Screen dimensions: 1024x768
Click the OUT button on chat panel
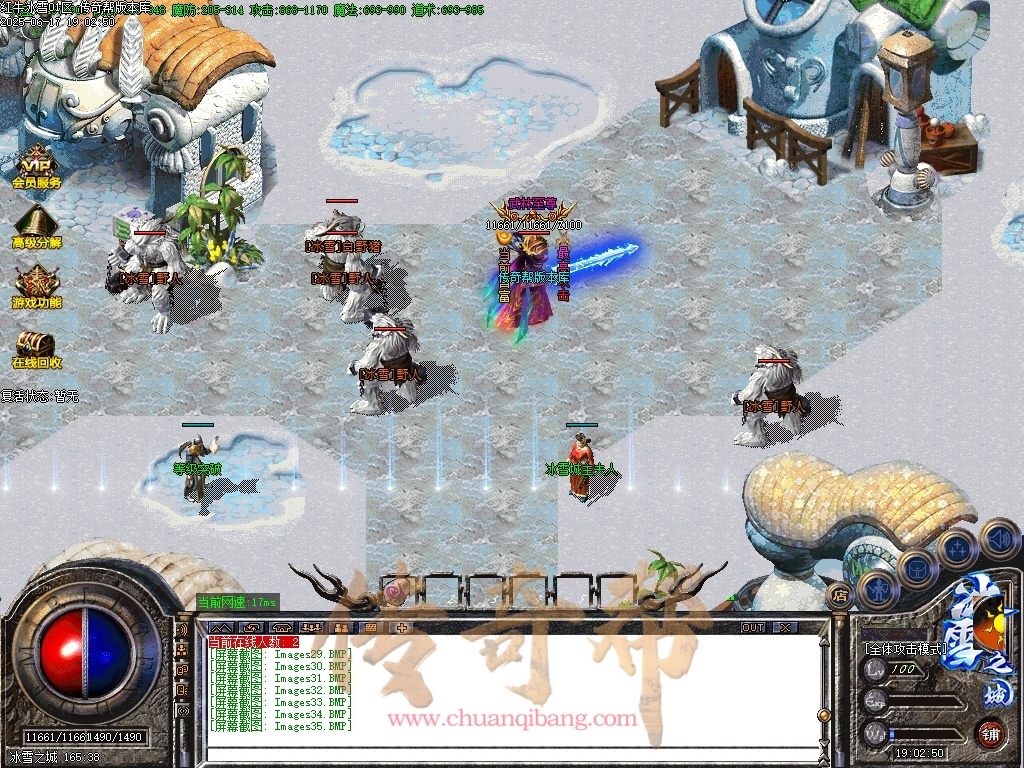coord(753,628)
